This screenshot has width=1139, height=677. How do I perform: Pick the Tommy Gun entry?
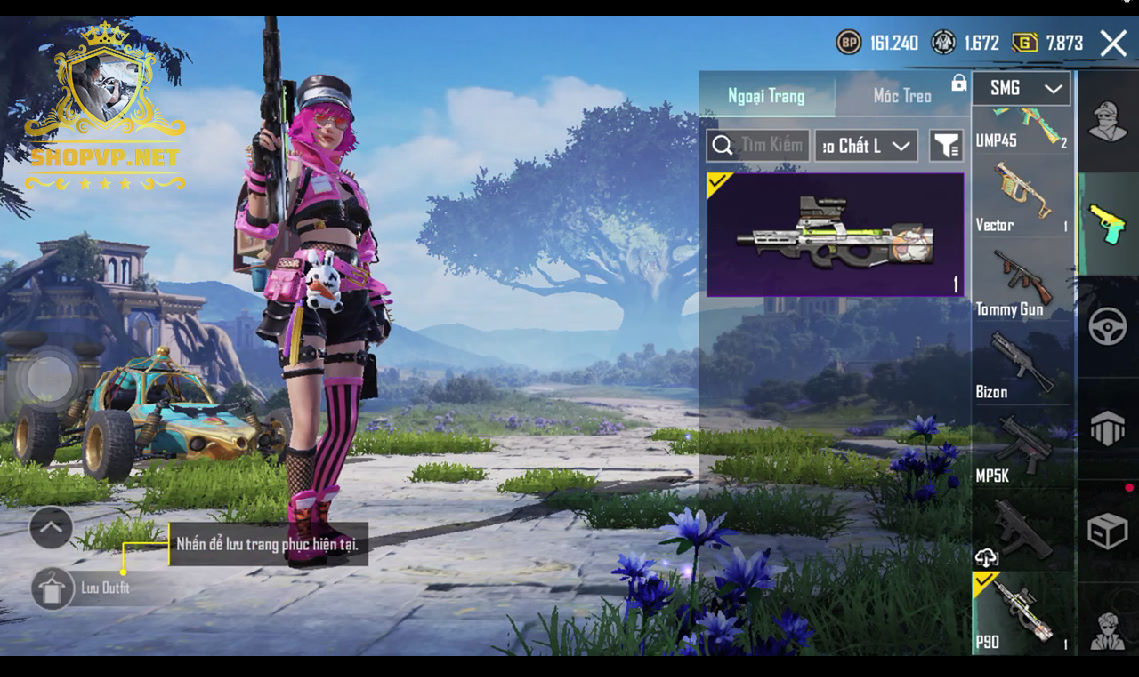[x=1021, y=281]
